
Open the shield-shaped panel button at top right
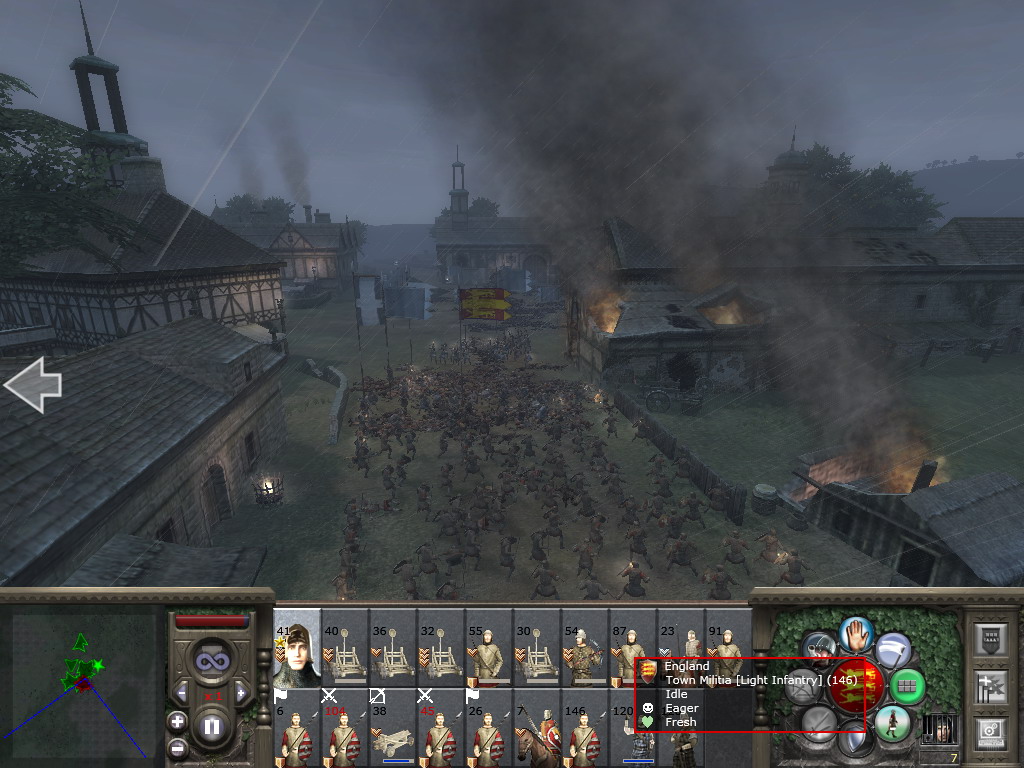pyautogui.click(x=990, y=638)
